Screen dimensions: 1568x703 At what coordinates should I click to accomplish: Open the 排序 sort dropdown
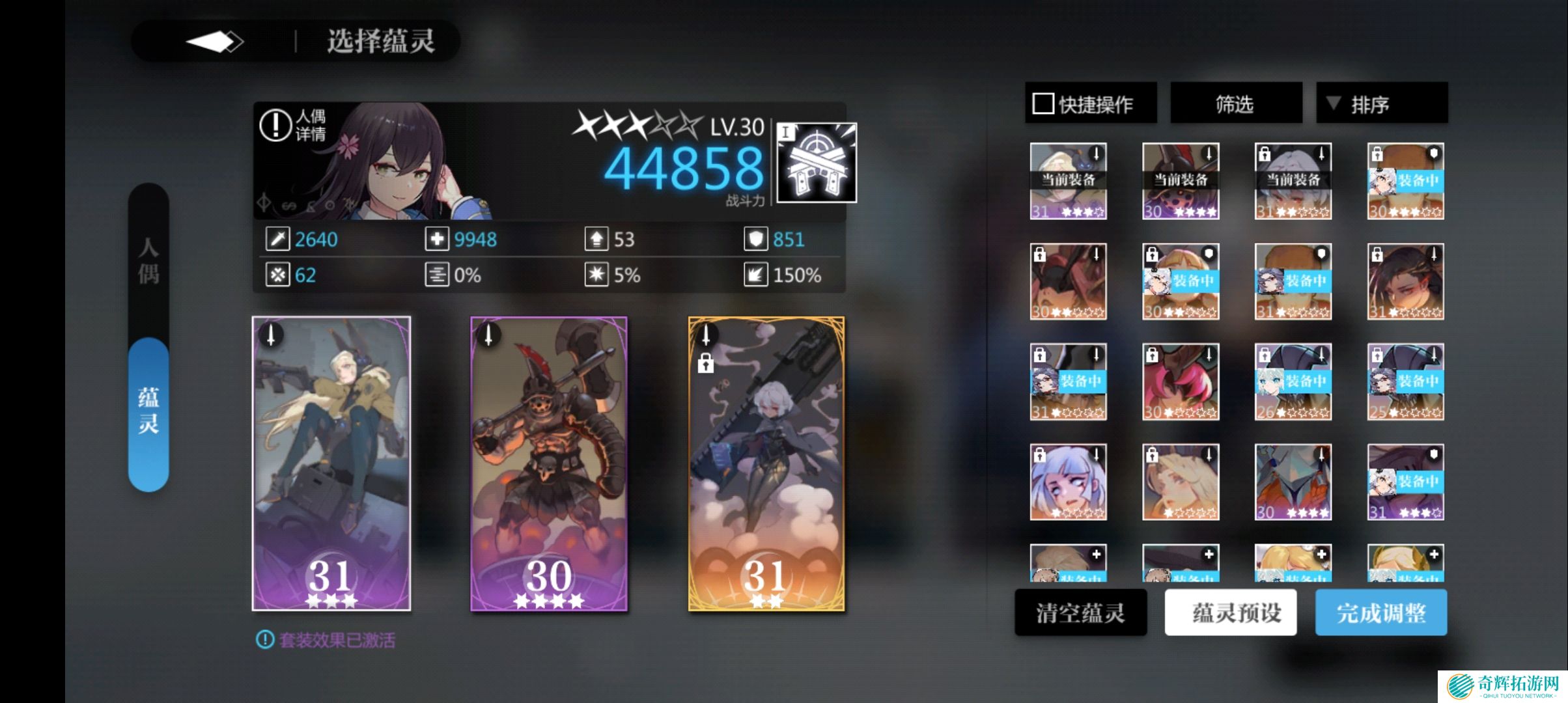coord(1381,103)
